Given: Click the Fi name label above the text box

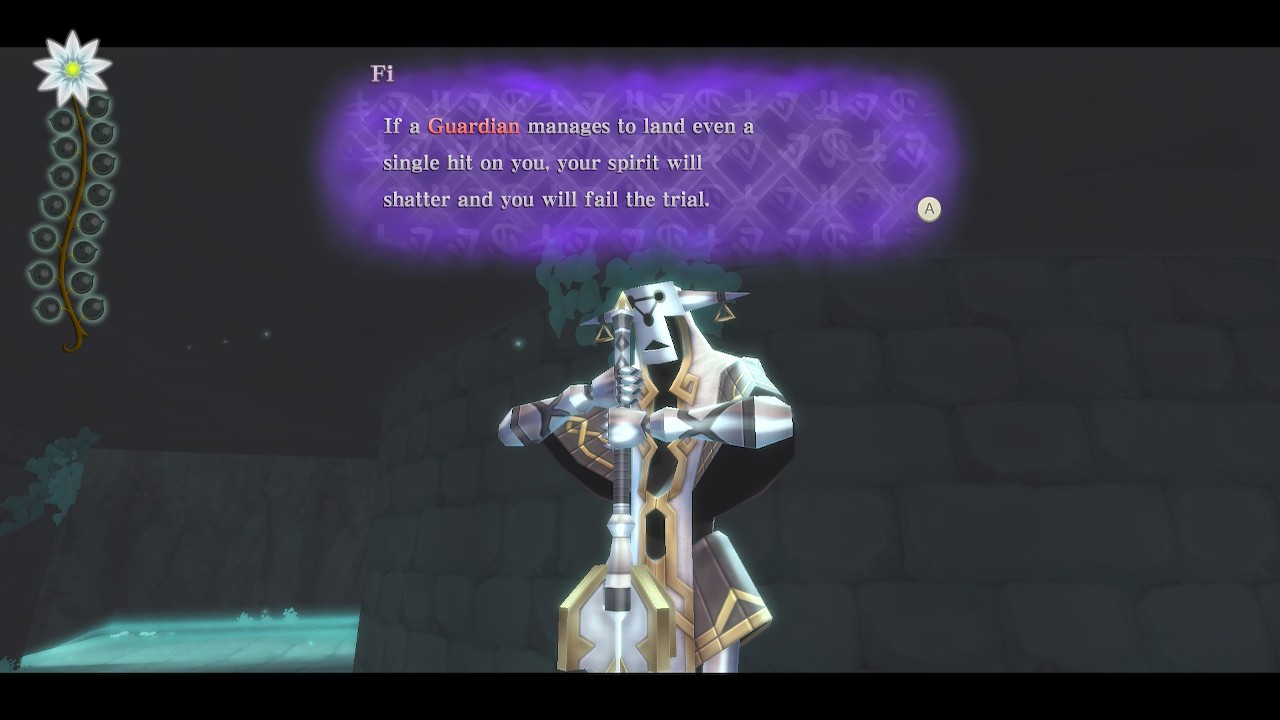Looking at the screenshot, I should [x=385, y=72].
